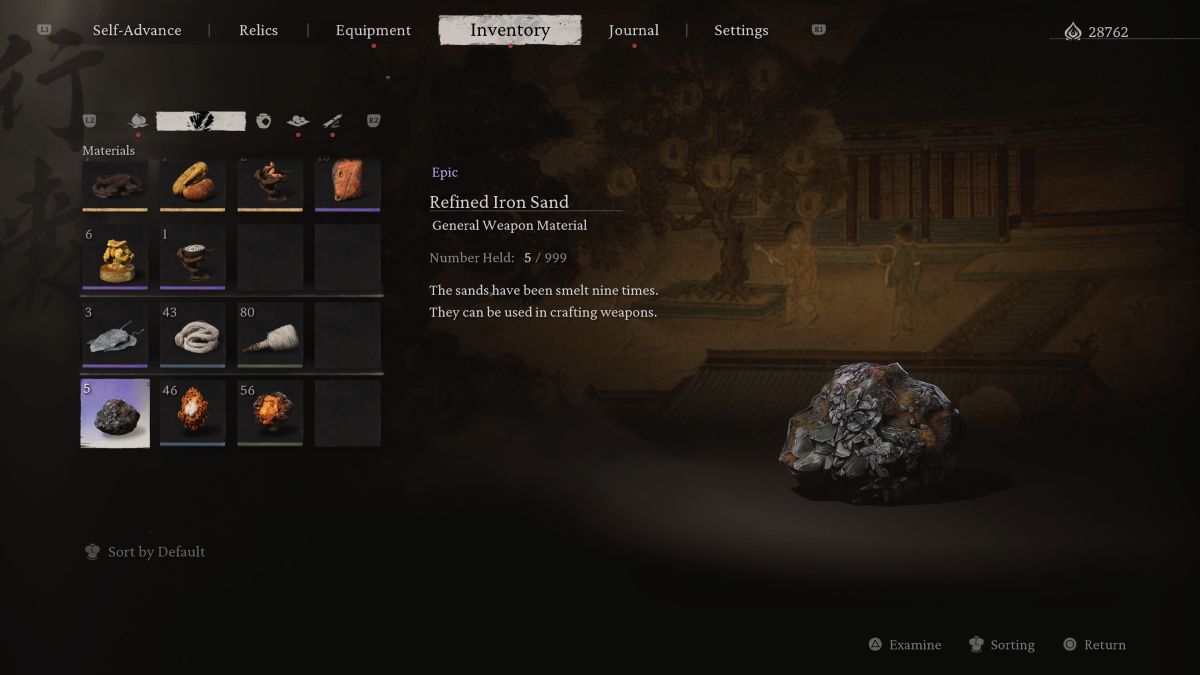1200x675 pixels.
Task: Open the Journal tab
Action: click(633, 30)
